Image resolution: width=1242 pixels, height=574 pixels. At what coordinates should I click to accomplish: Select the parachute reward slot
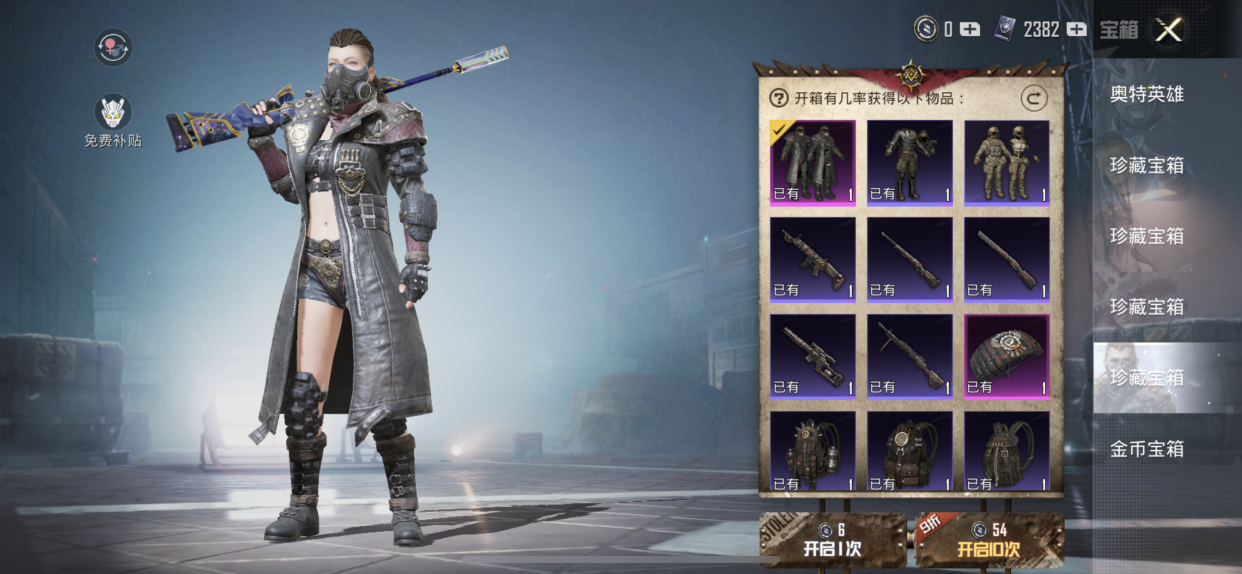tap(1007, 356)
